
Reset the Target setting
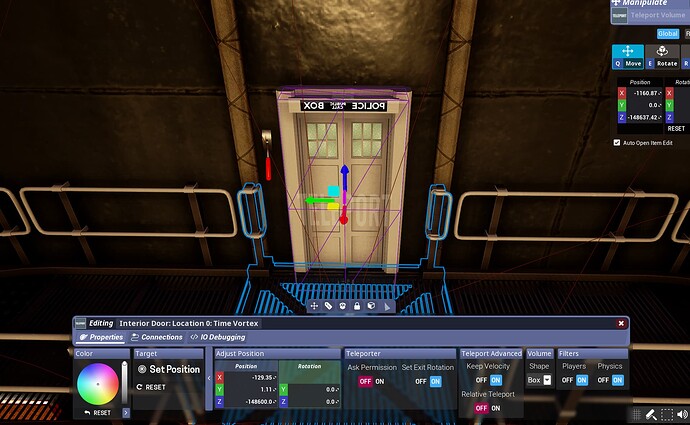(x=151, y=387)
